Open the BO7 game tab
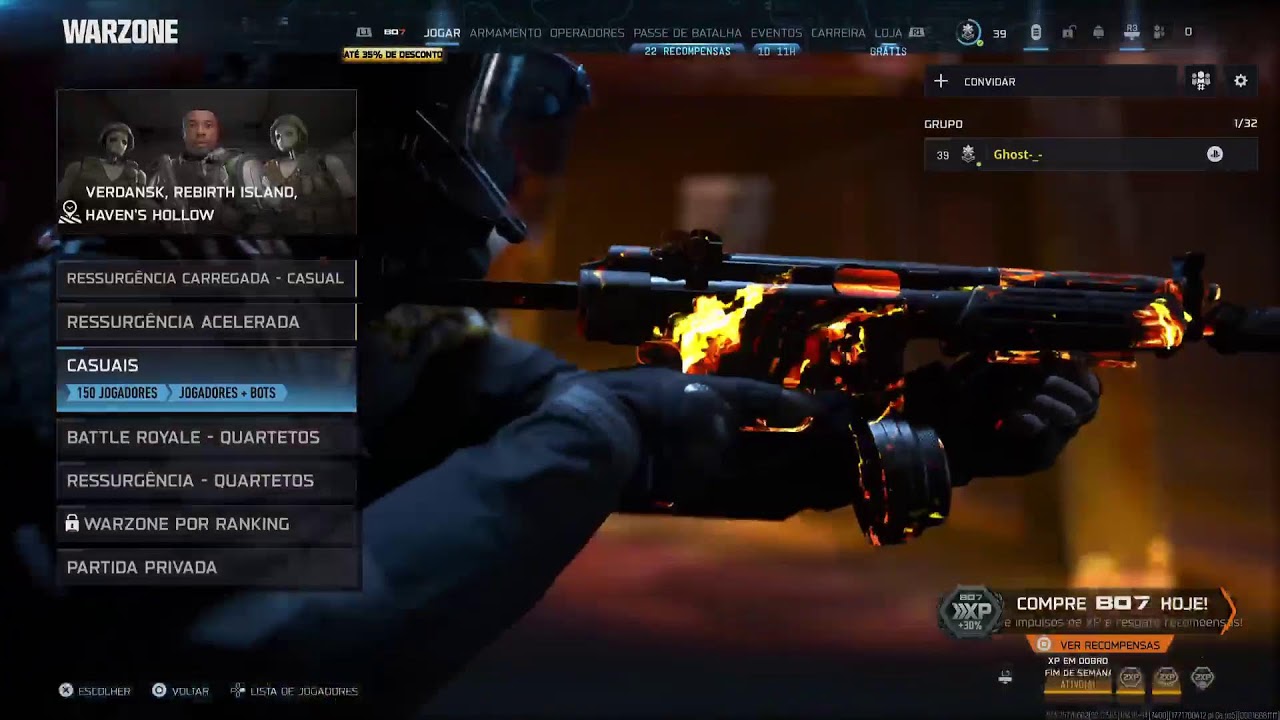The image size is (1280, 720). point(394,33)
